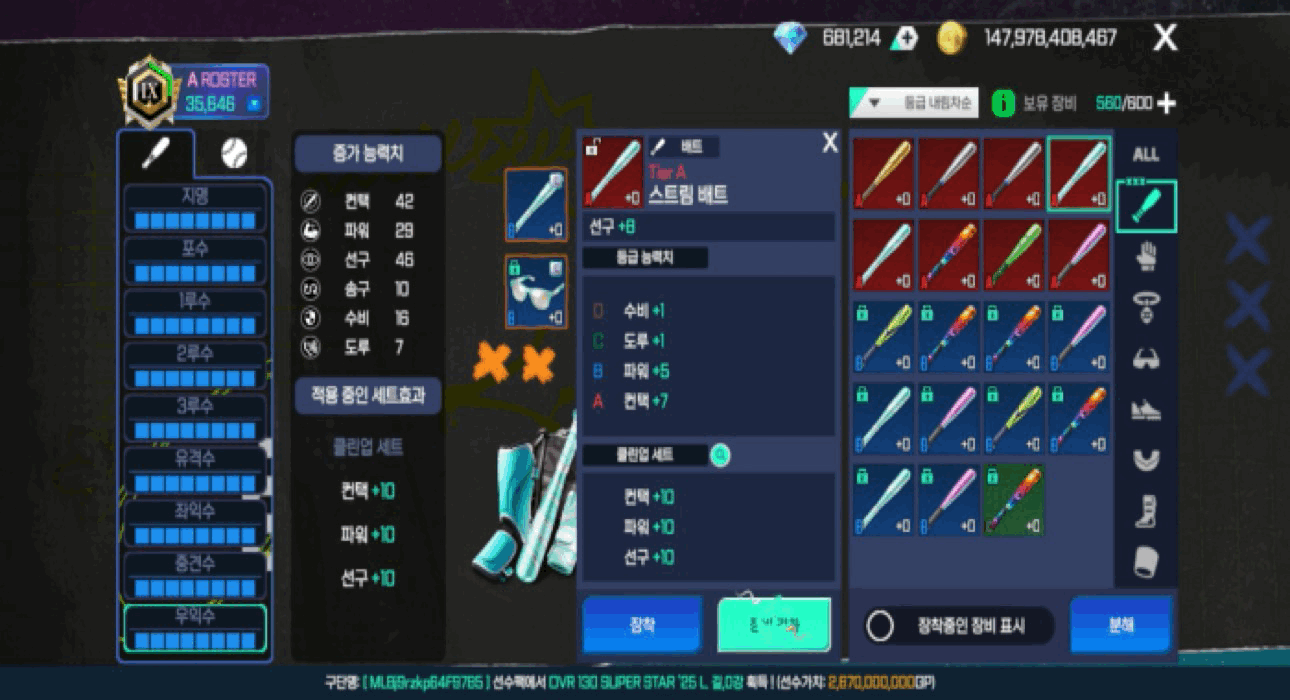Select the shoes equipment category
Screen dimensions: 1290x700
1146,410
